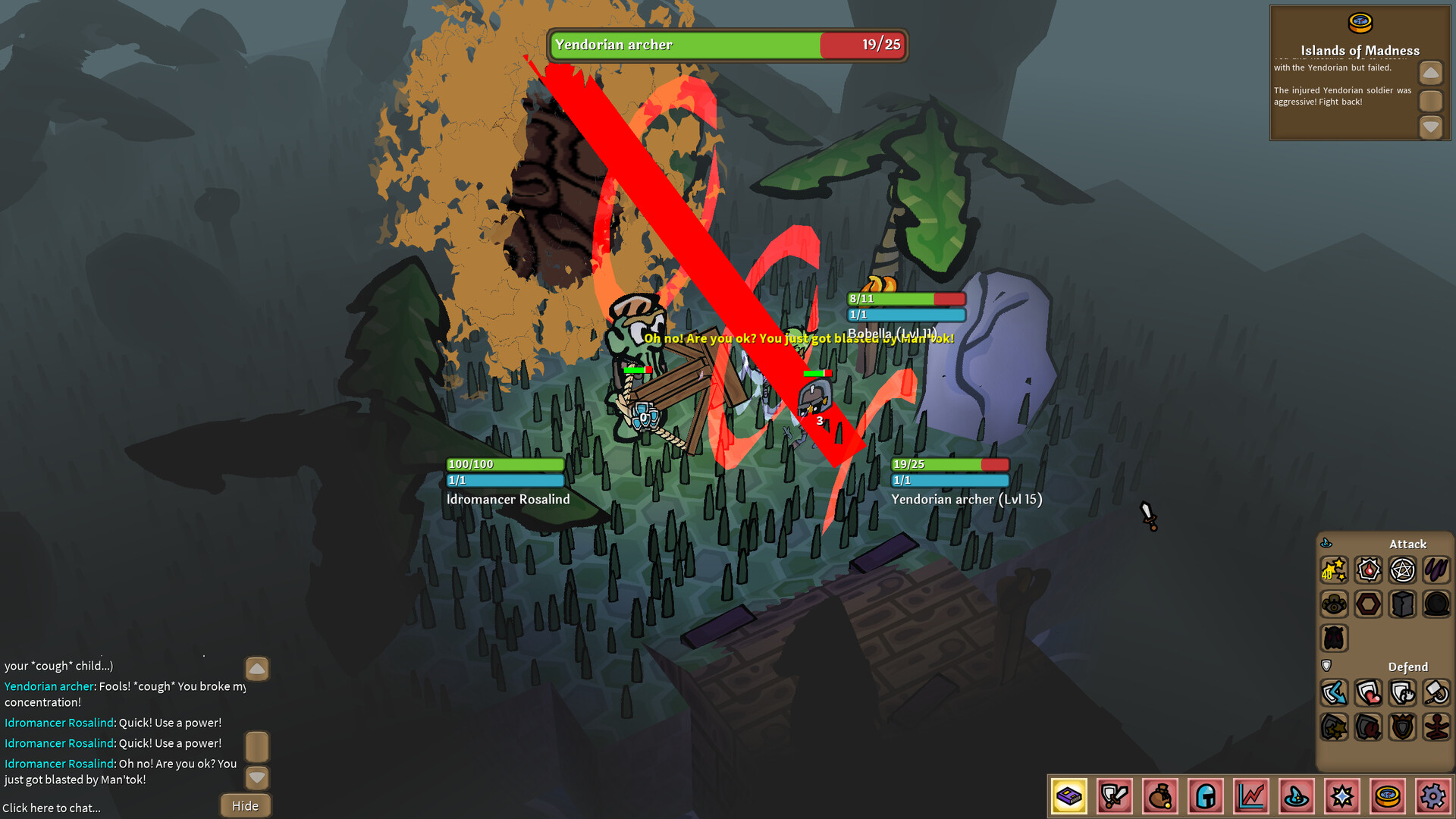Open the coin pouch inventory icon
1456x819 pixels.
coord(1159,797)
